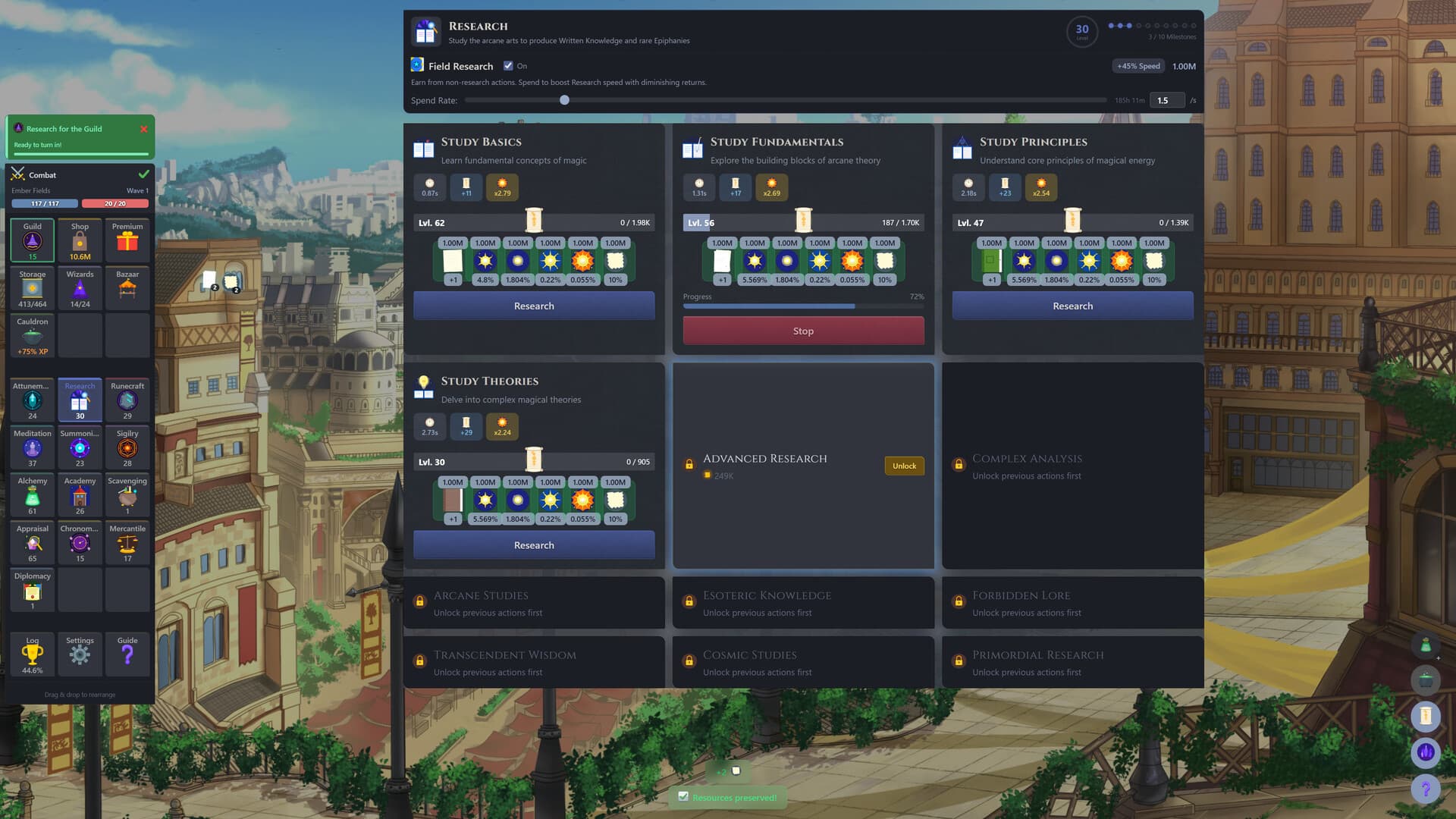This screenshot has width=1456, height=819.
Task: Open the Attunement skill
Action: tap(32, 400)
